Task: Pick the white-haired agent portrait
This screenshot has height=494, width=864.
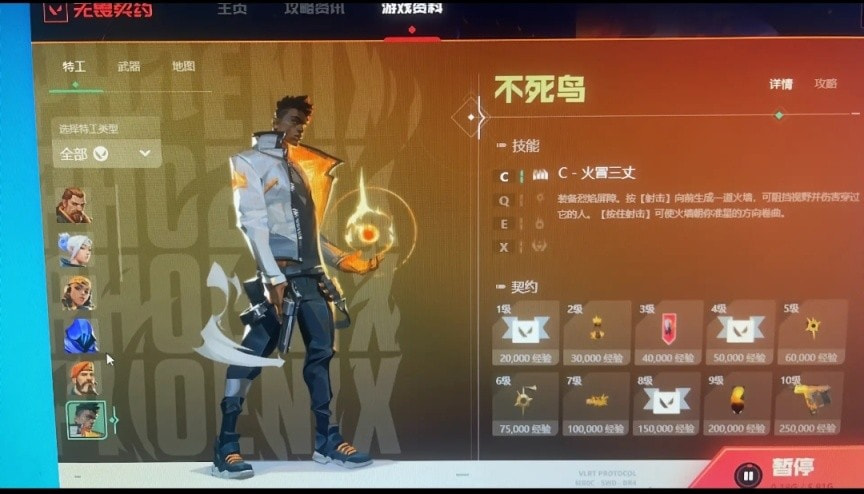Action: (x=75, y=247)
